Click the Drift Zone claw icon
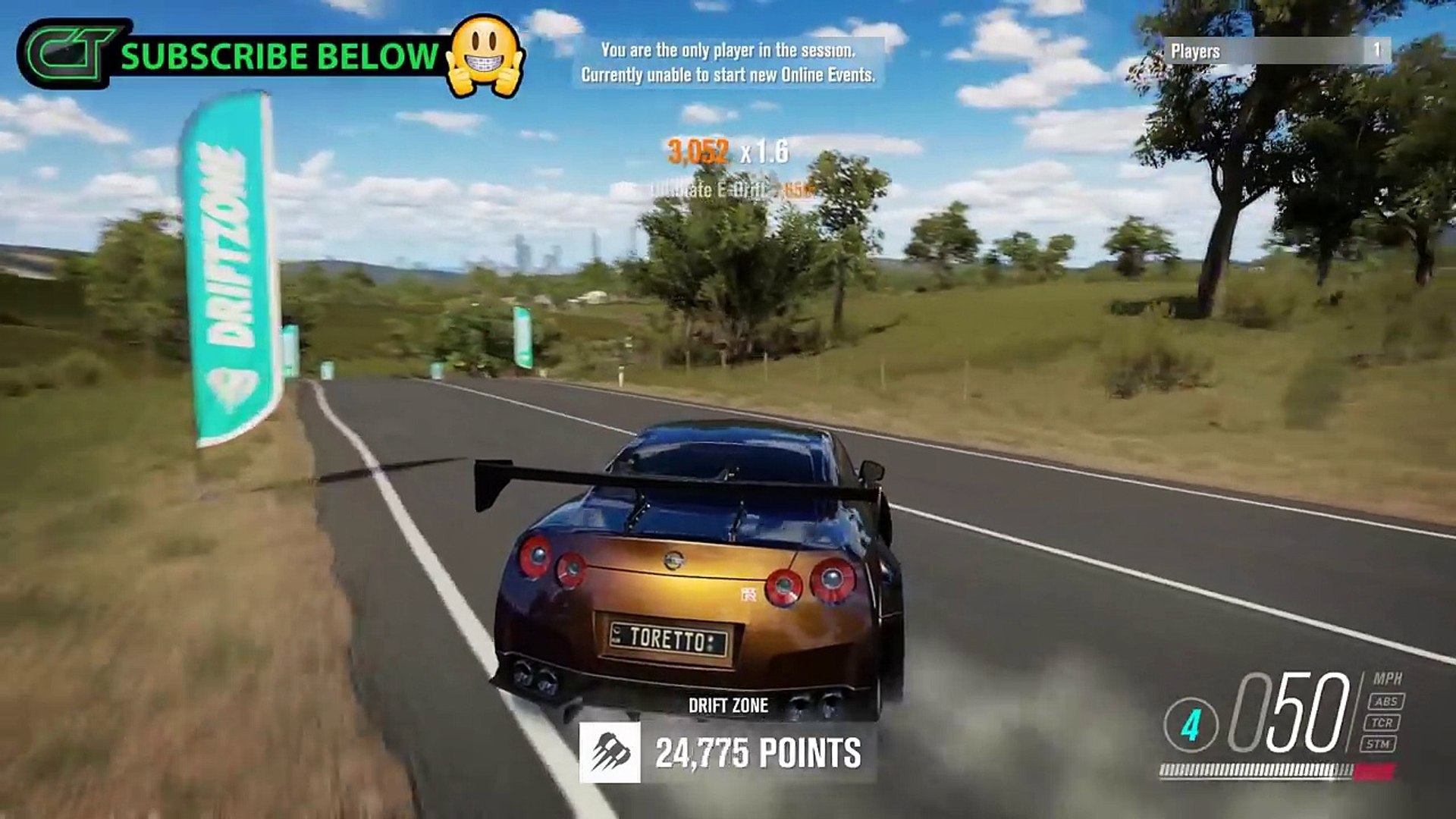This screenshot has height=819, width=1456. tap(609, 752)
